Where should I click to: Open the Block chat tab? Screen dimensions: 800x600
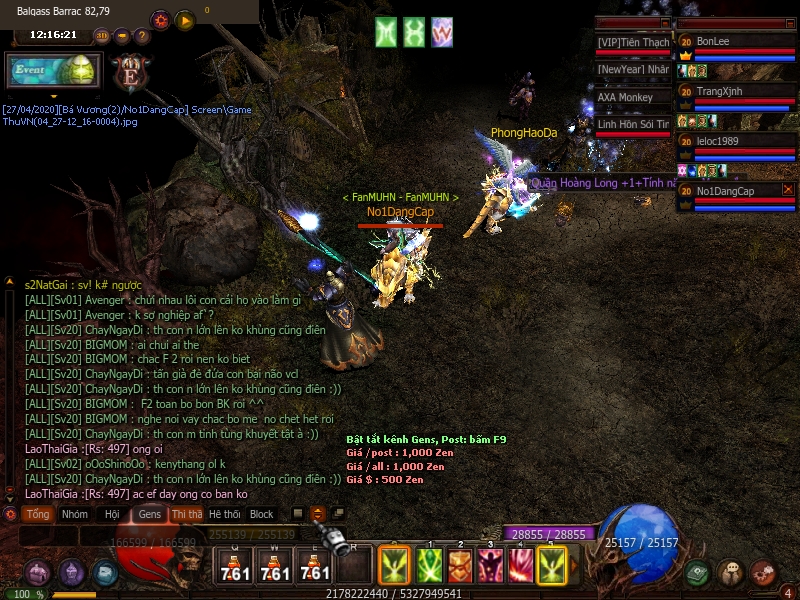[x=262, y=514]
